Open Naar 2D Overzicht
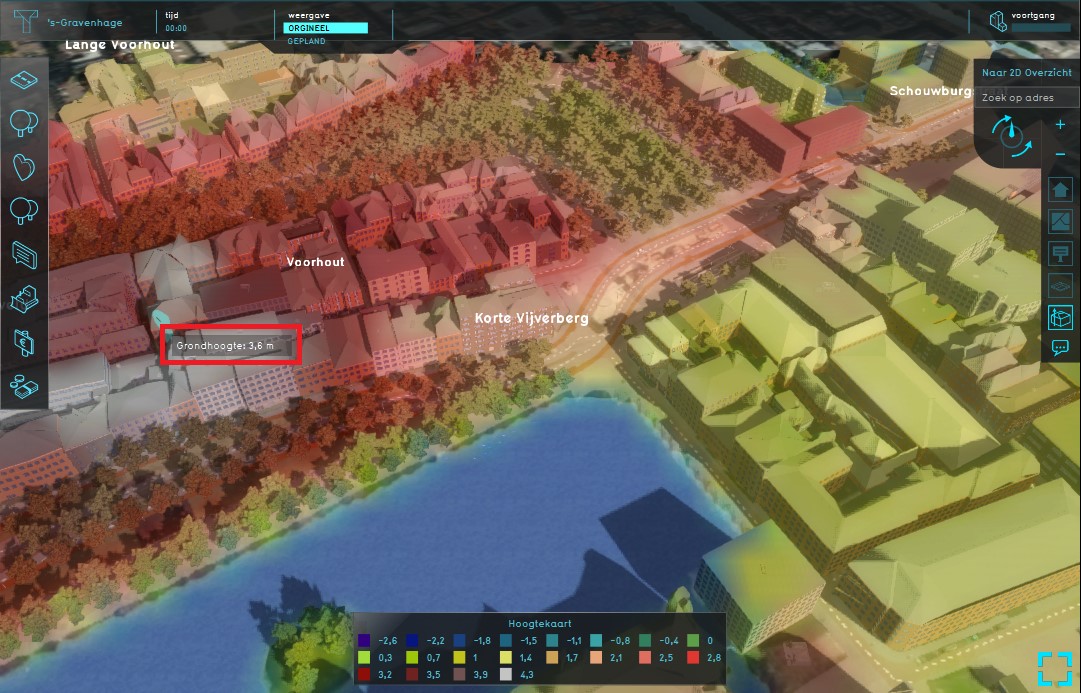Screen dimensions: 1081x693 1029,74
